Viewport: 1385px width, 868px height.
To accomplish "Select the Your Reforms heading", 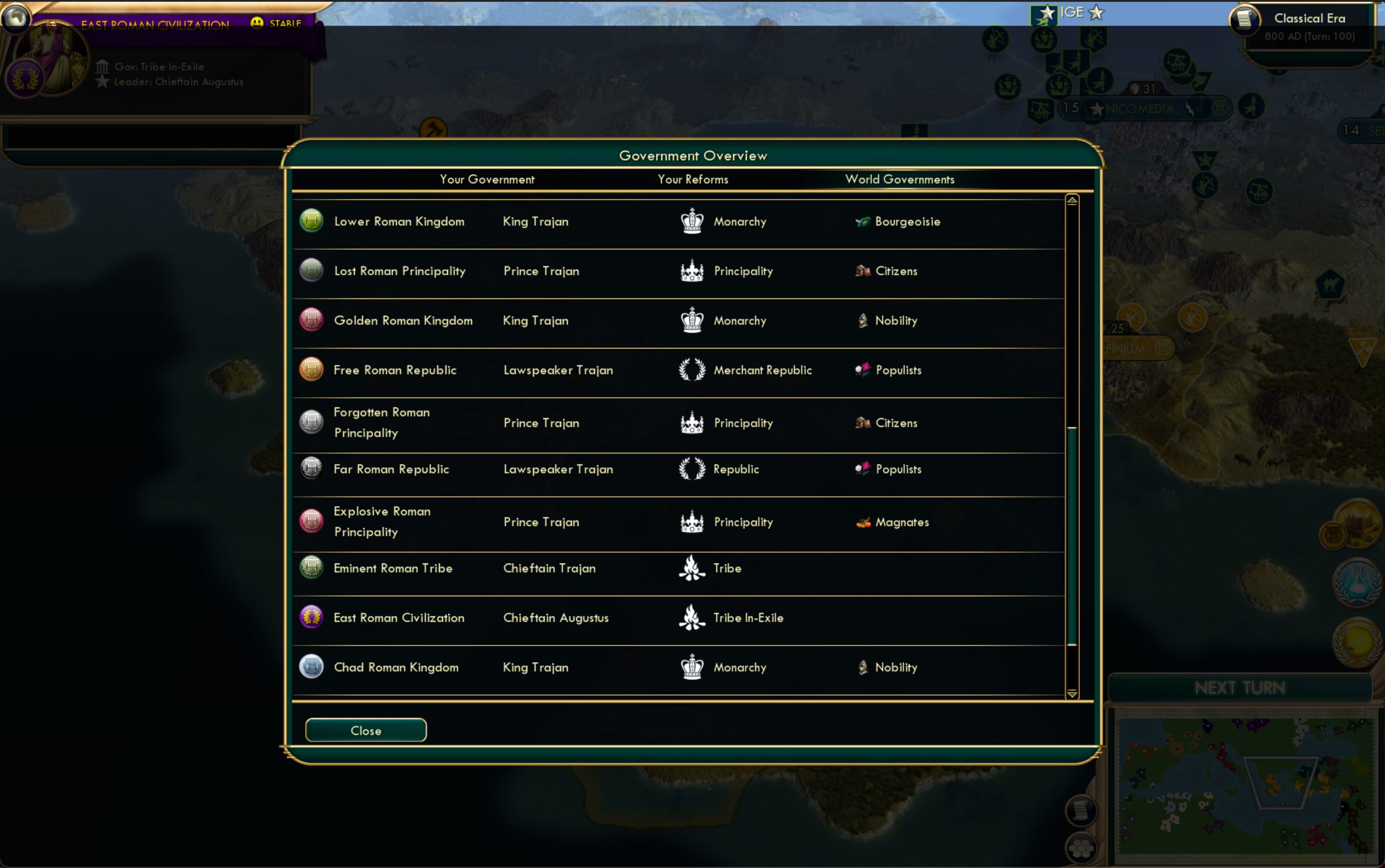I will (x=693, y=179).
